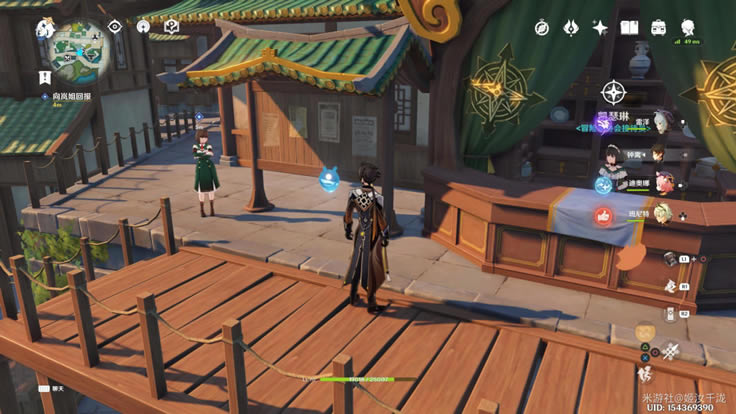This screenshot has height=414, width=736.
Task: Open the character profile head icon
Action: (x=688, y=26)
